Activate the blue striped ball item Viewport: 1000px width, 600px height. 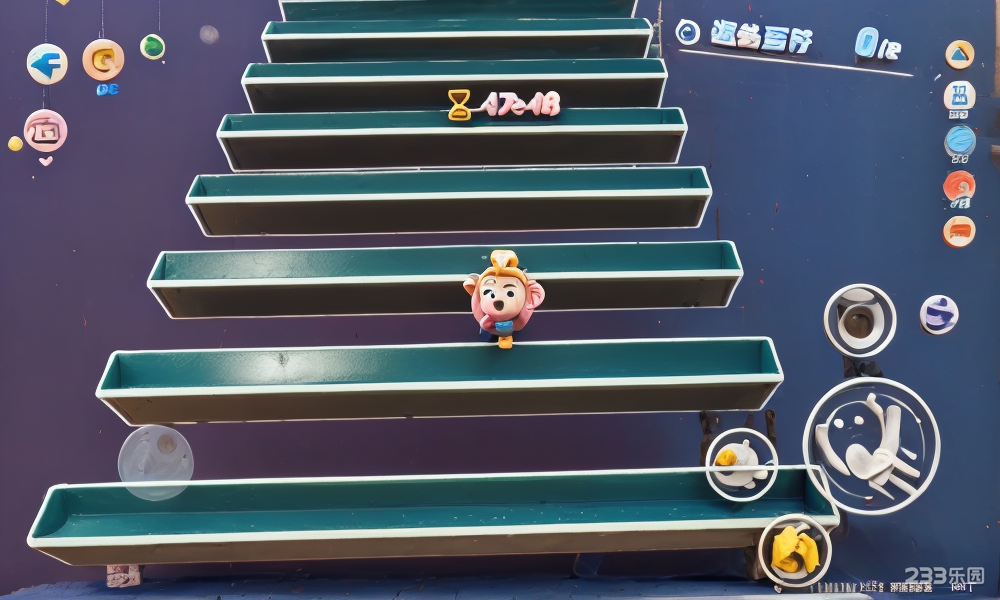click(x=960, y=141)
